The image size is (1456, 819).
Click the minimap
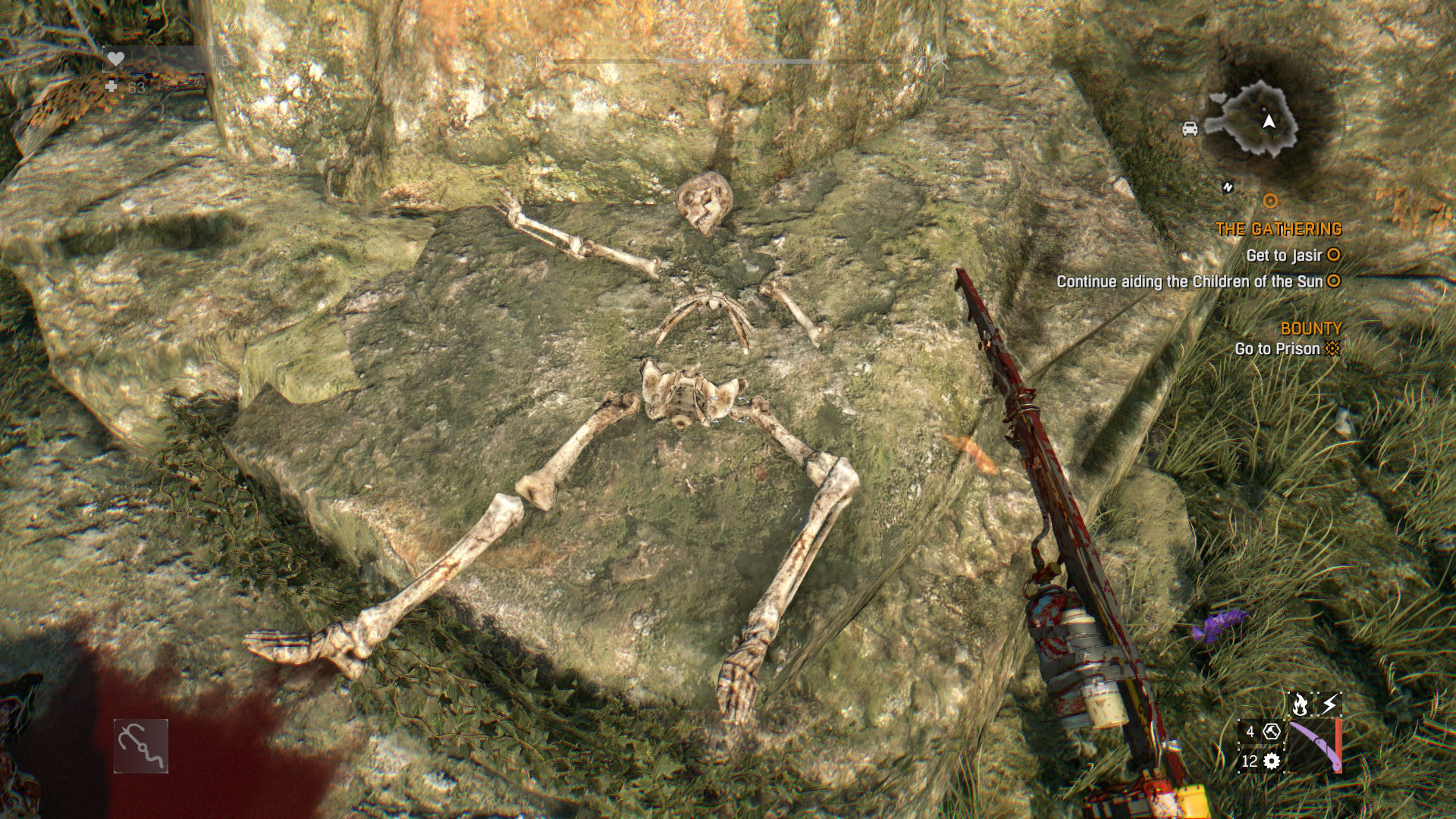tap(1252, 120)
